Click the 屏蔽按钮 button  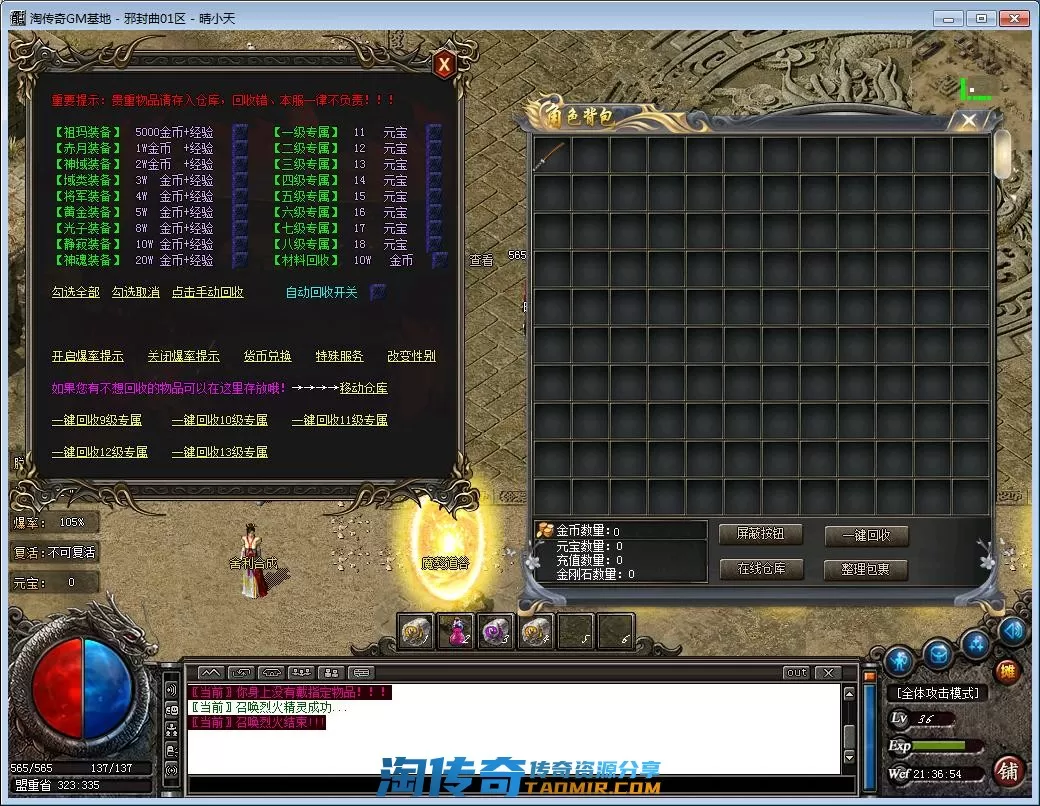(761, 535)
